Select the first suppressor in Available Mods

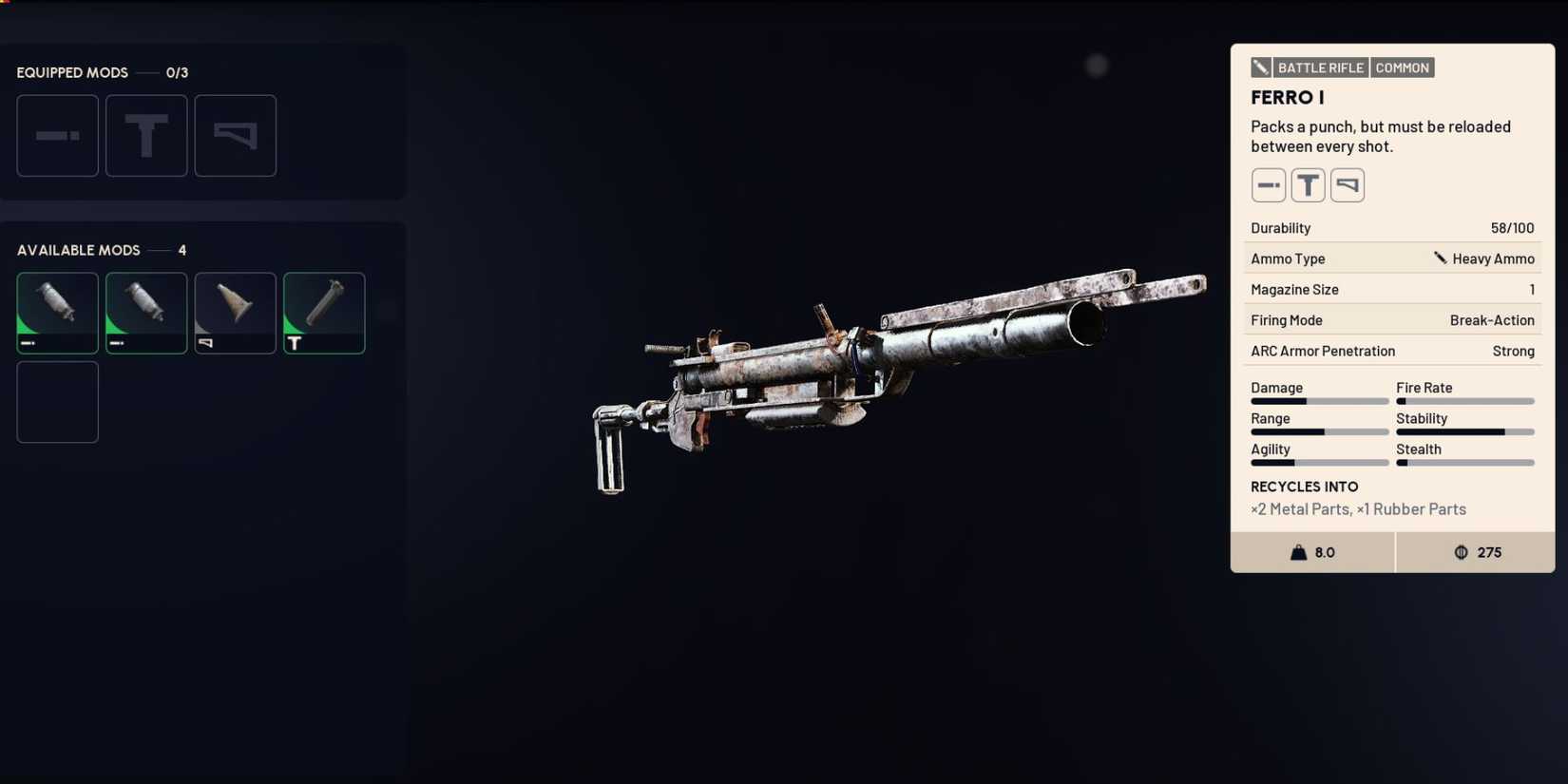[57, 313]
